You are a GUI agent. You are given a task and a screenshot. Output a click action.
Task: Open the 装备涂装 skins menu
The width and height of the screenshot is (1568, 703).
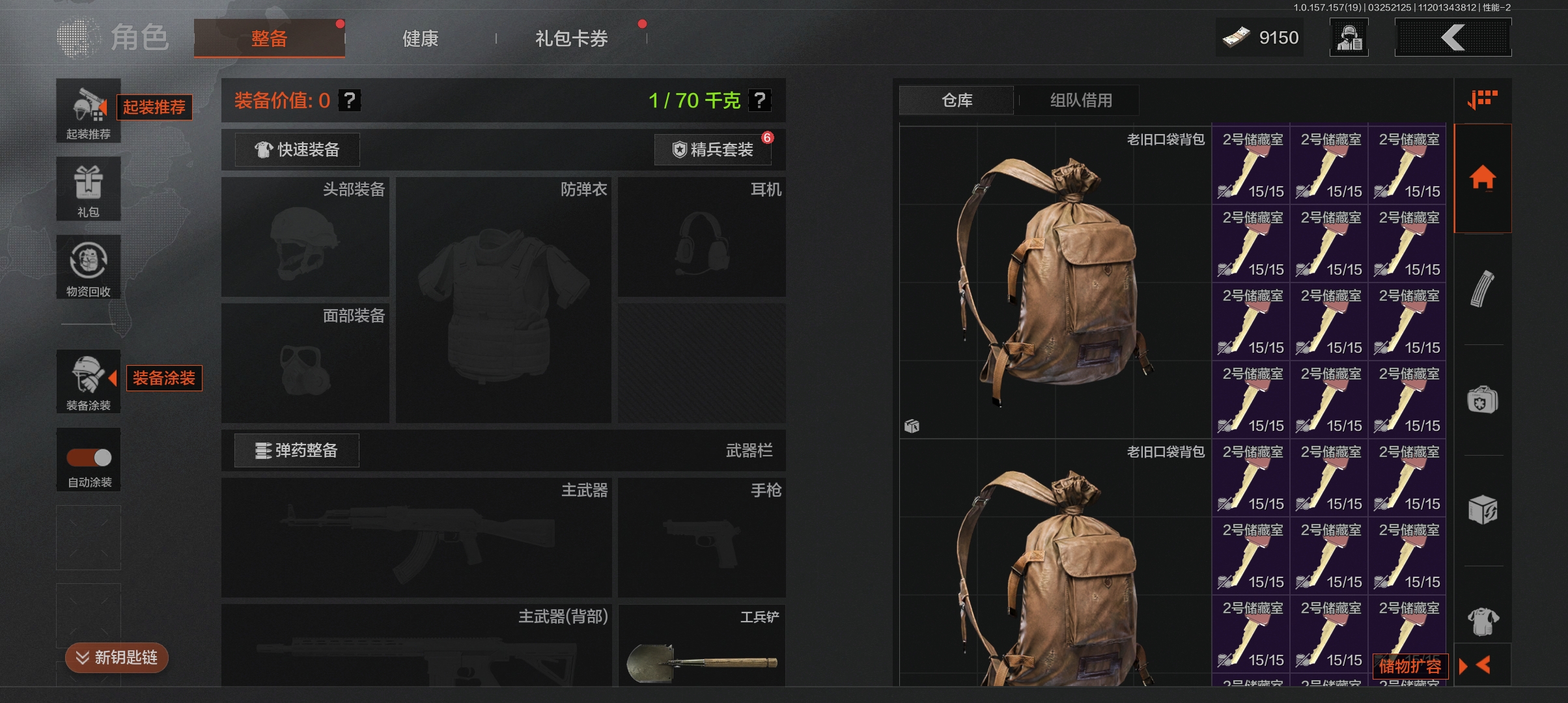pyautogui.click(x=89, y=381)
